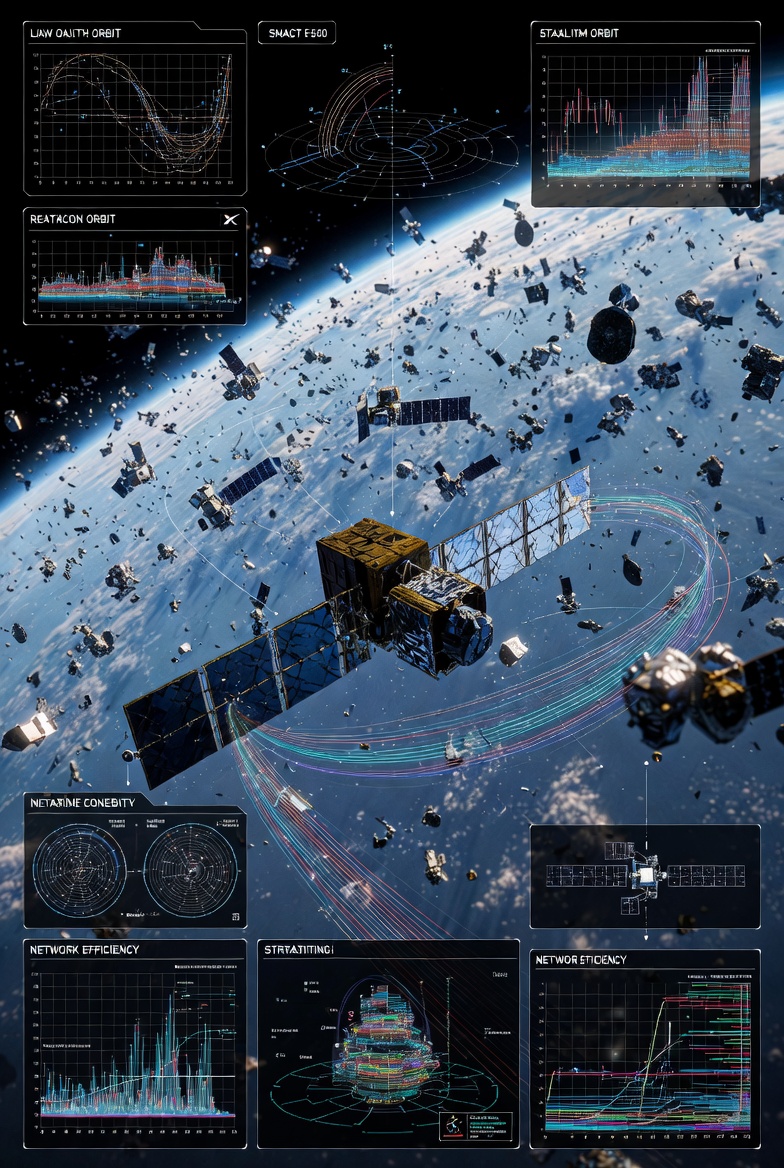Open the NETWOR ETICIENCY line chart

(x=644, y=1048)
